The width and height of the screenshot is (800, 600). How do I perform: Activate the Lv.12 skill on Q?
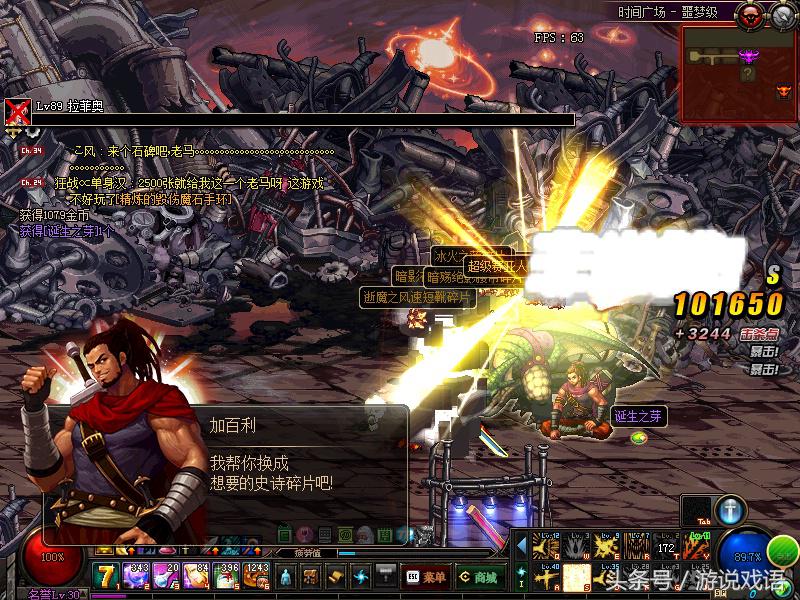[x=546, y=547]
